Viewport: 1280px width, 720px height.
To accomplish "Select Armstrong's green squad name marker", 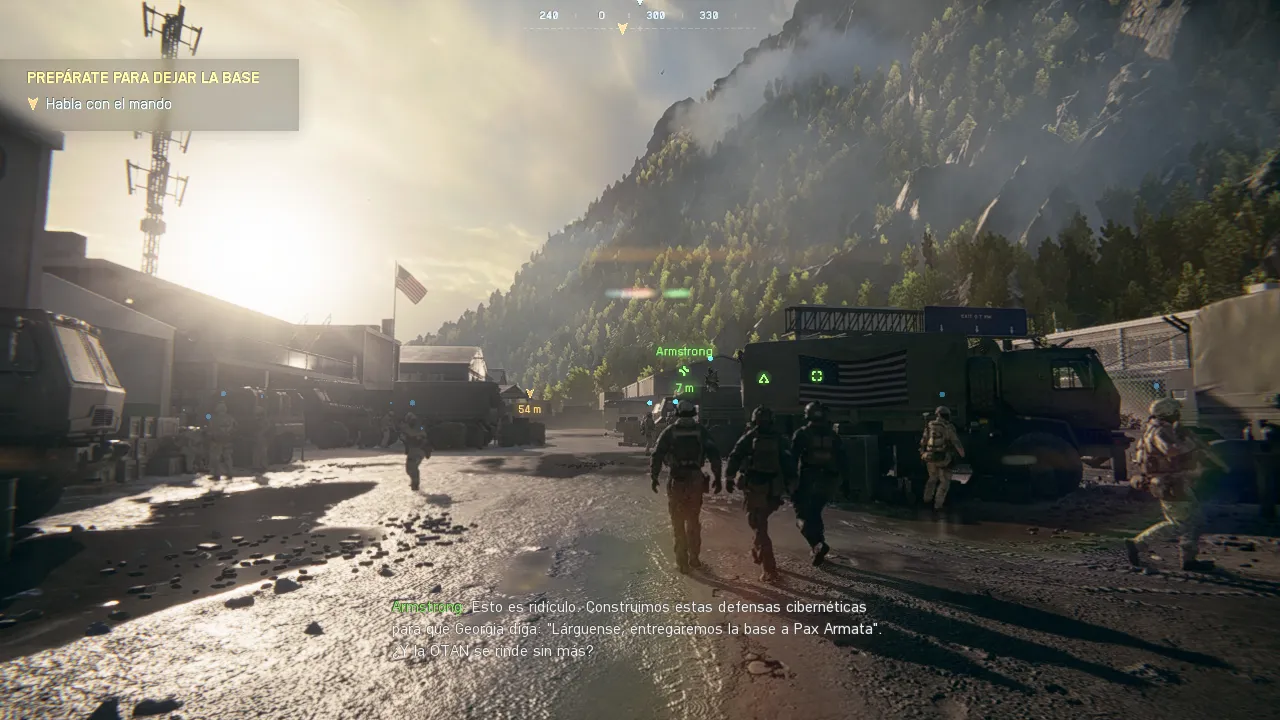I will pos(685,351).
